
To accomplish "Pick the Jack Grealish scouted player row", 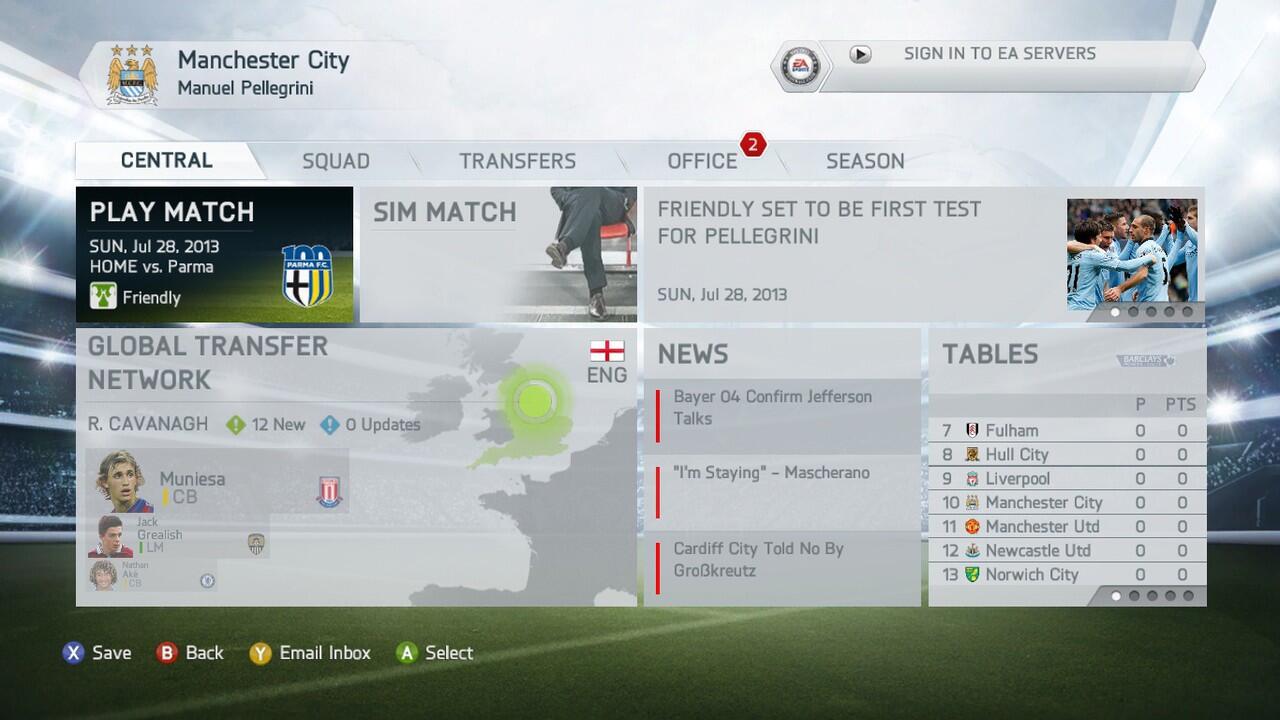I will click(x=175, y=537).
